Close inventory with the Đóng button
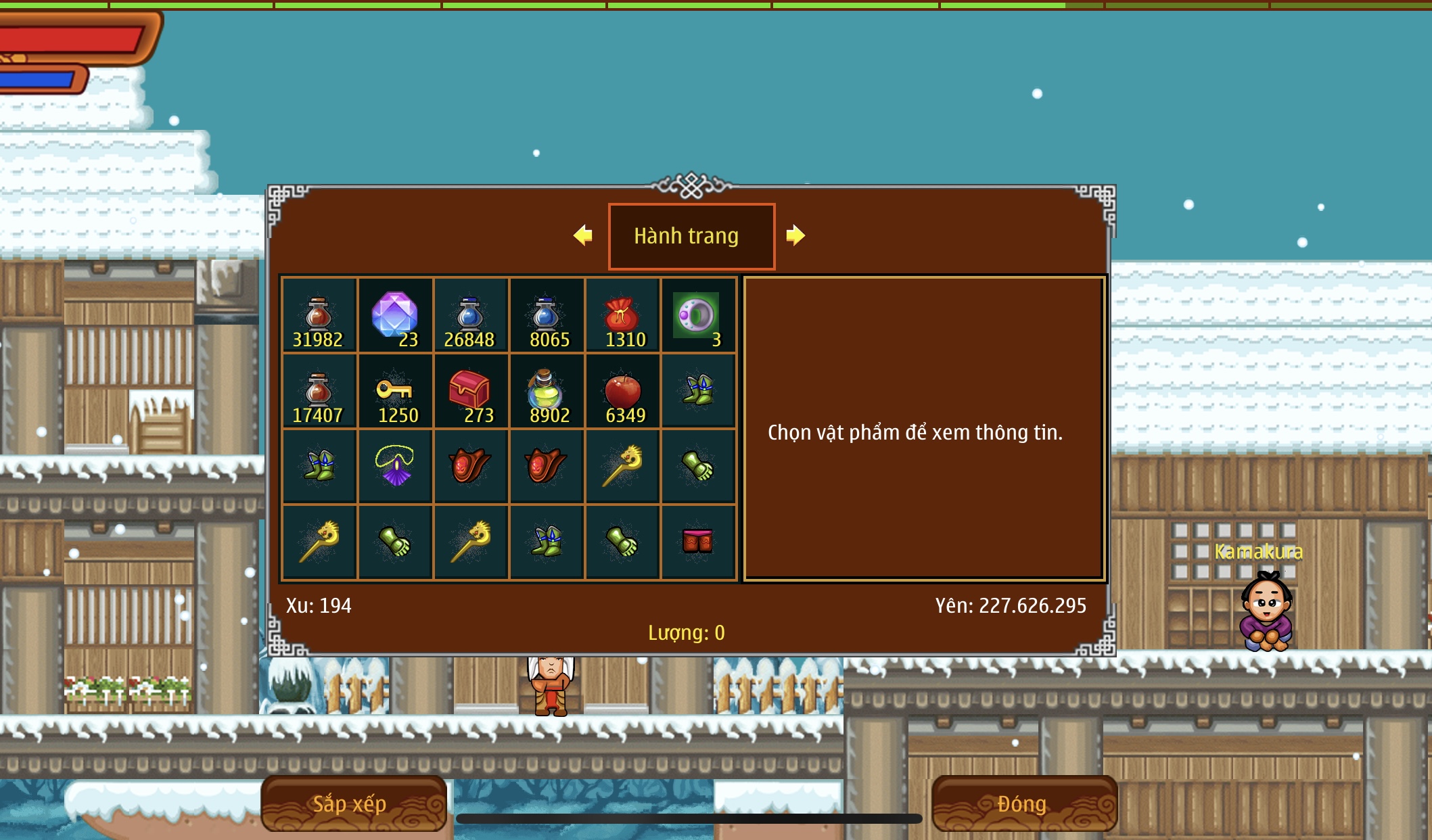Image resolution: width=1432 pixels, height=840 pixels. [1023, 803]
